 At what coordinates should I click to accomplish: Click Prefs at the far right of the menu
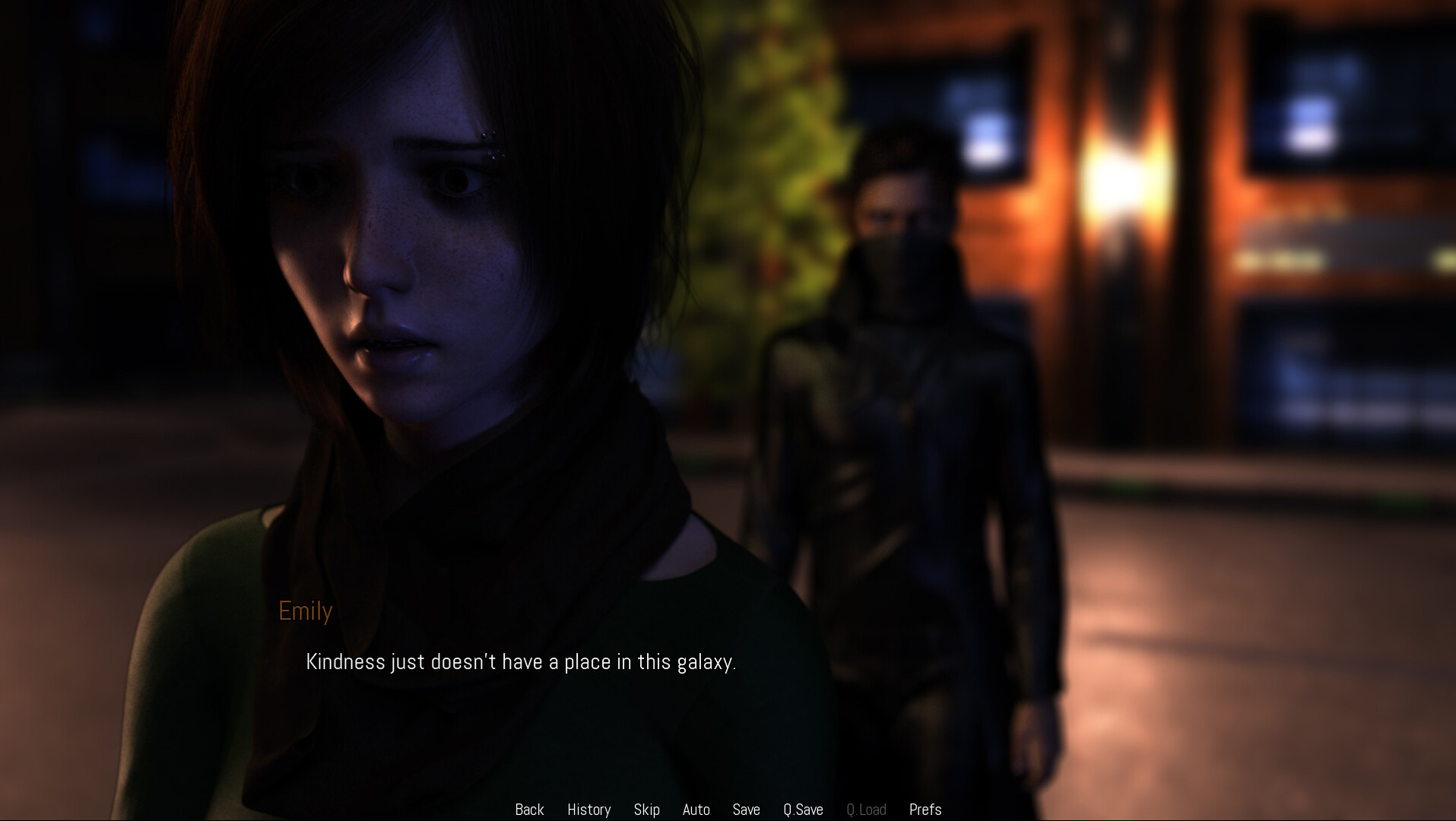point(925,809)
